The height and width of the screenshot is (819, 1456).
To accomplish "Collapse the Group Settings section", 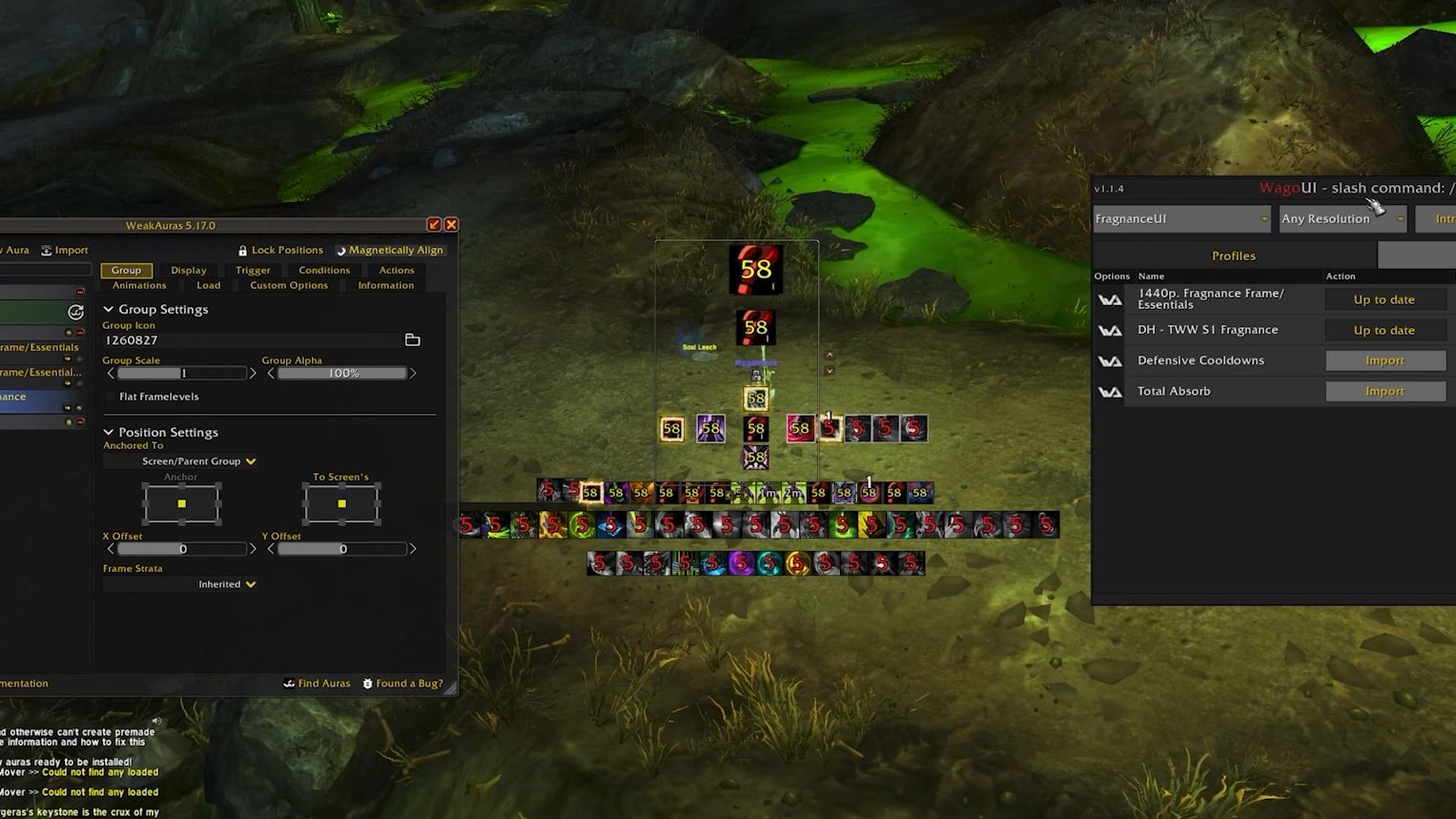I will pos(109,309).
